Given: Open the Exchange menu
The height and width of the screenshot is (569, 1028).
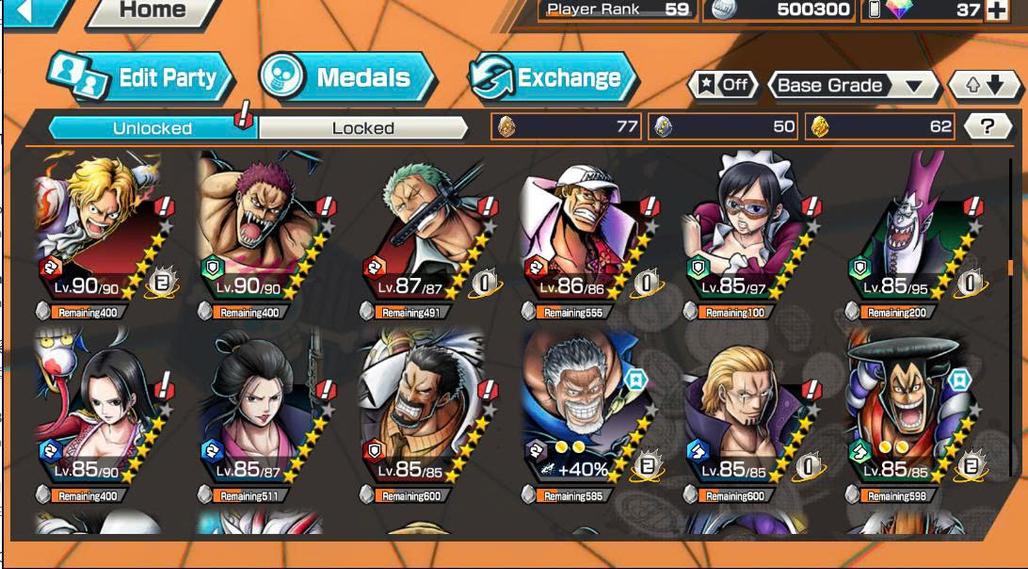Looking at the screenshot, I should pos(553,78).
